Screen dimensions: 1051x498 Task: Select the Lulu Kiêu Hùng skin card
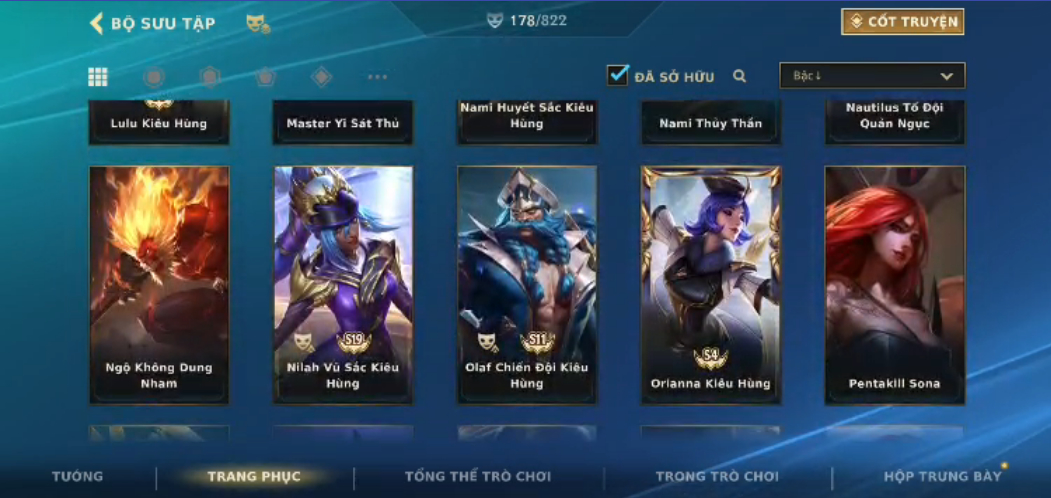click(159, 123)
